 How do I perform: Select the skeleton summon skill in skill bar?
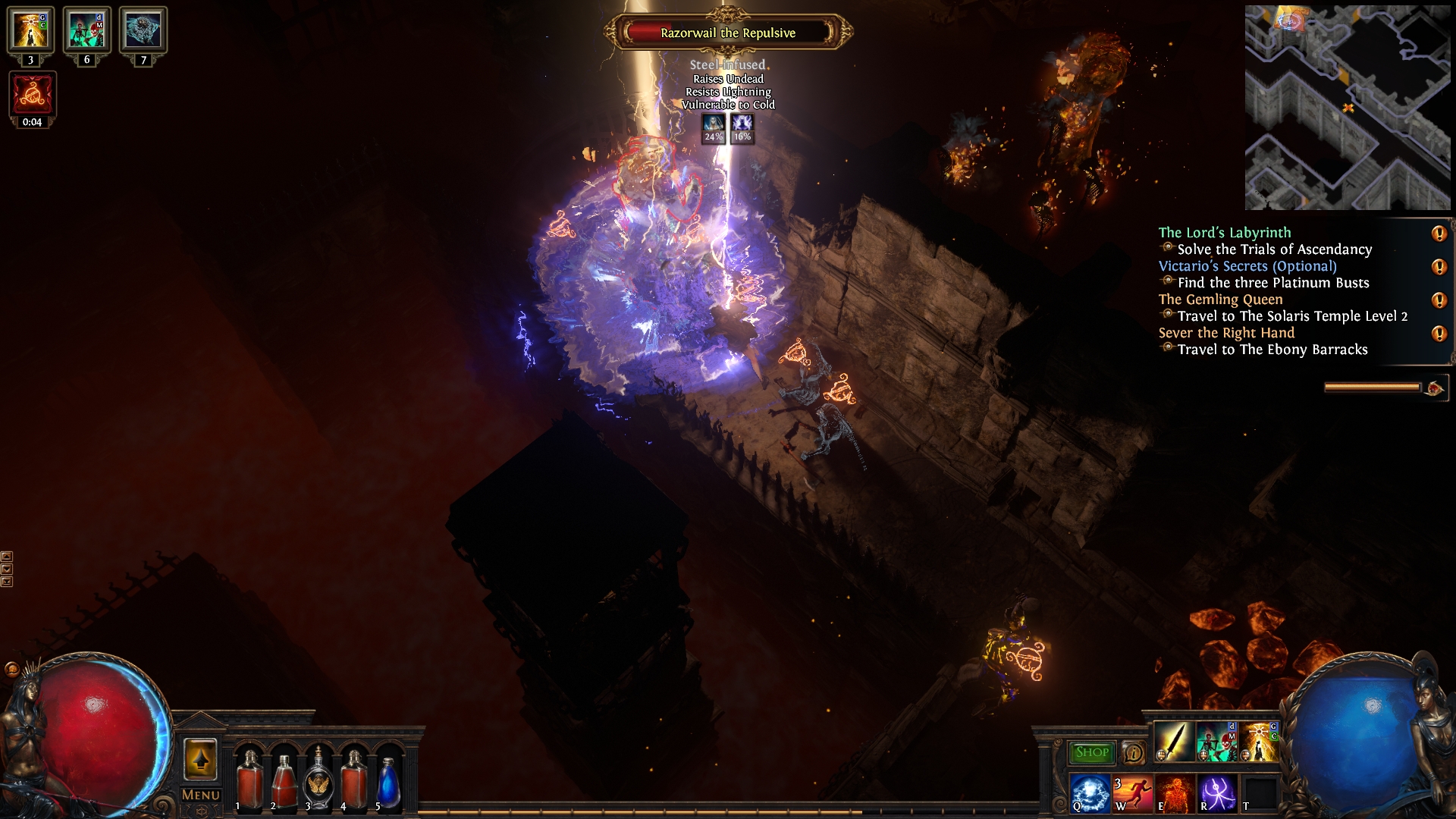tap(1216, 742)
